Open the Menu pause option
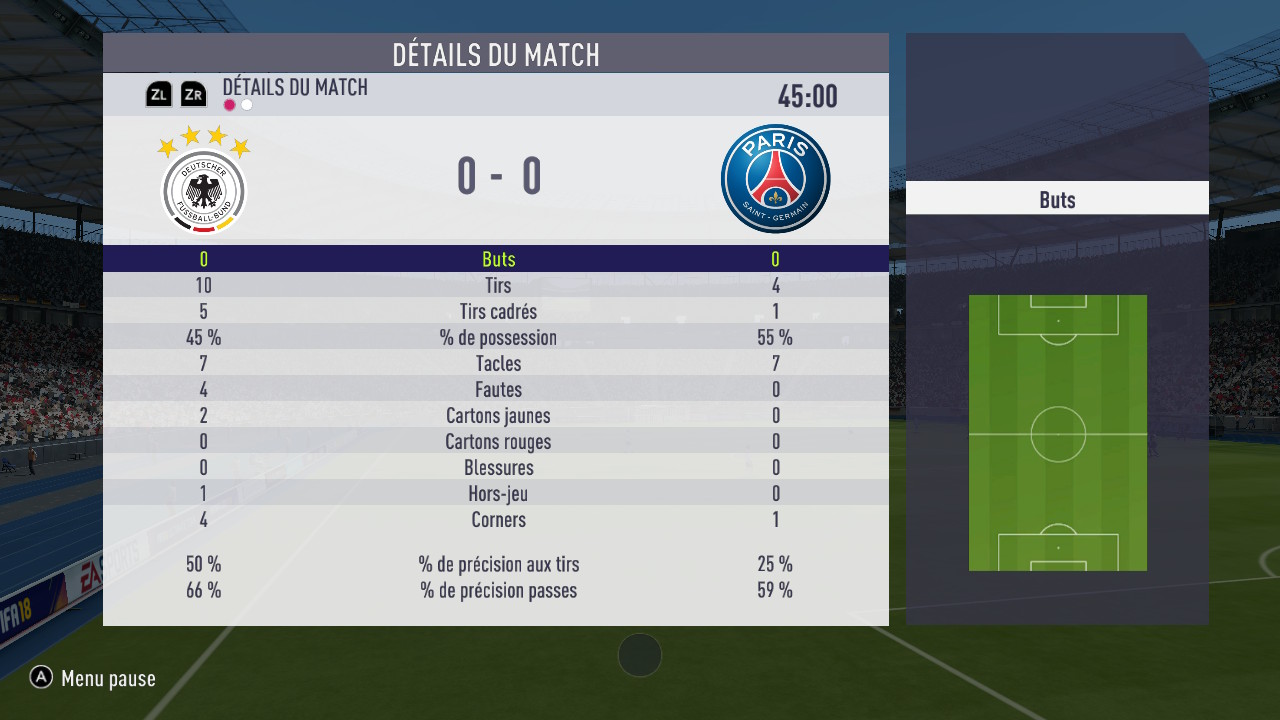Viewport: 1280px width, 720px height. [x=93, y=679]
